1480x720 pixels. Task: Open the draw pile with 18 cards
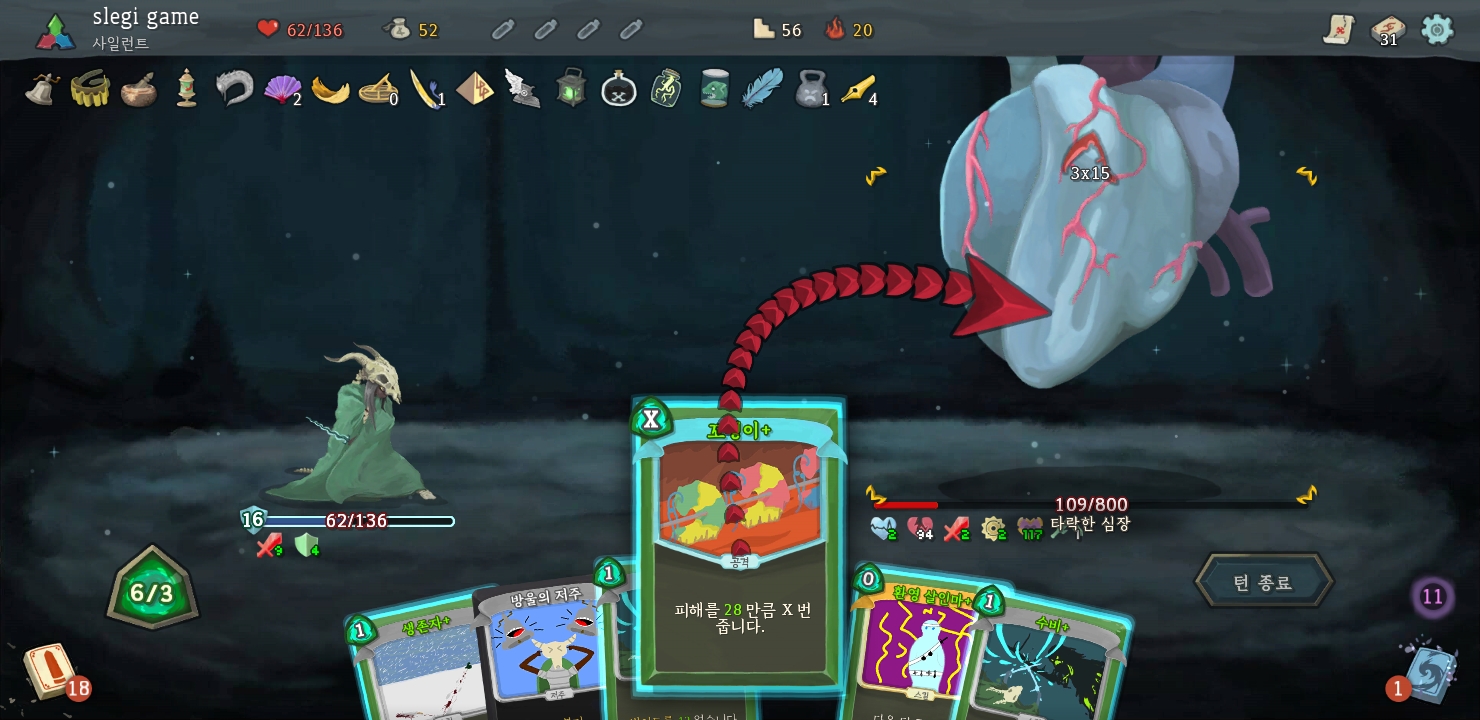click(x=48, y=670)
